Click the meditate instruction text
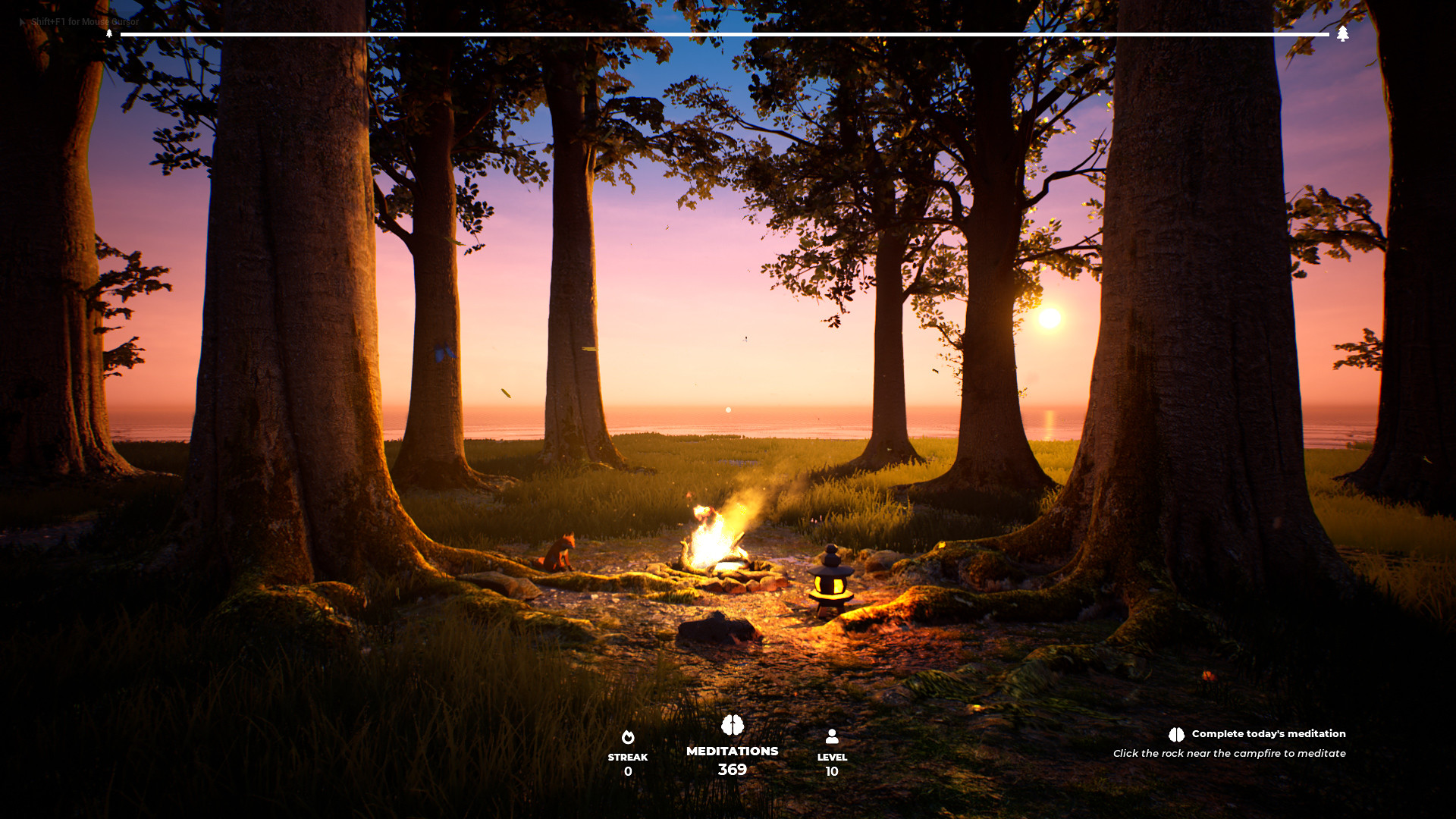The height and width of the screenshot is (819, 1456). point(1229,753)
